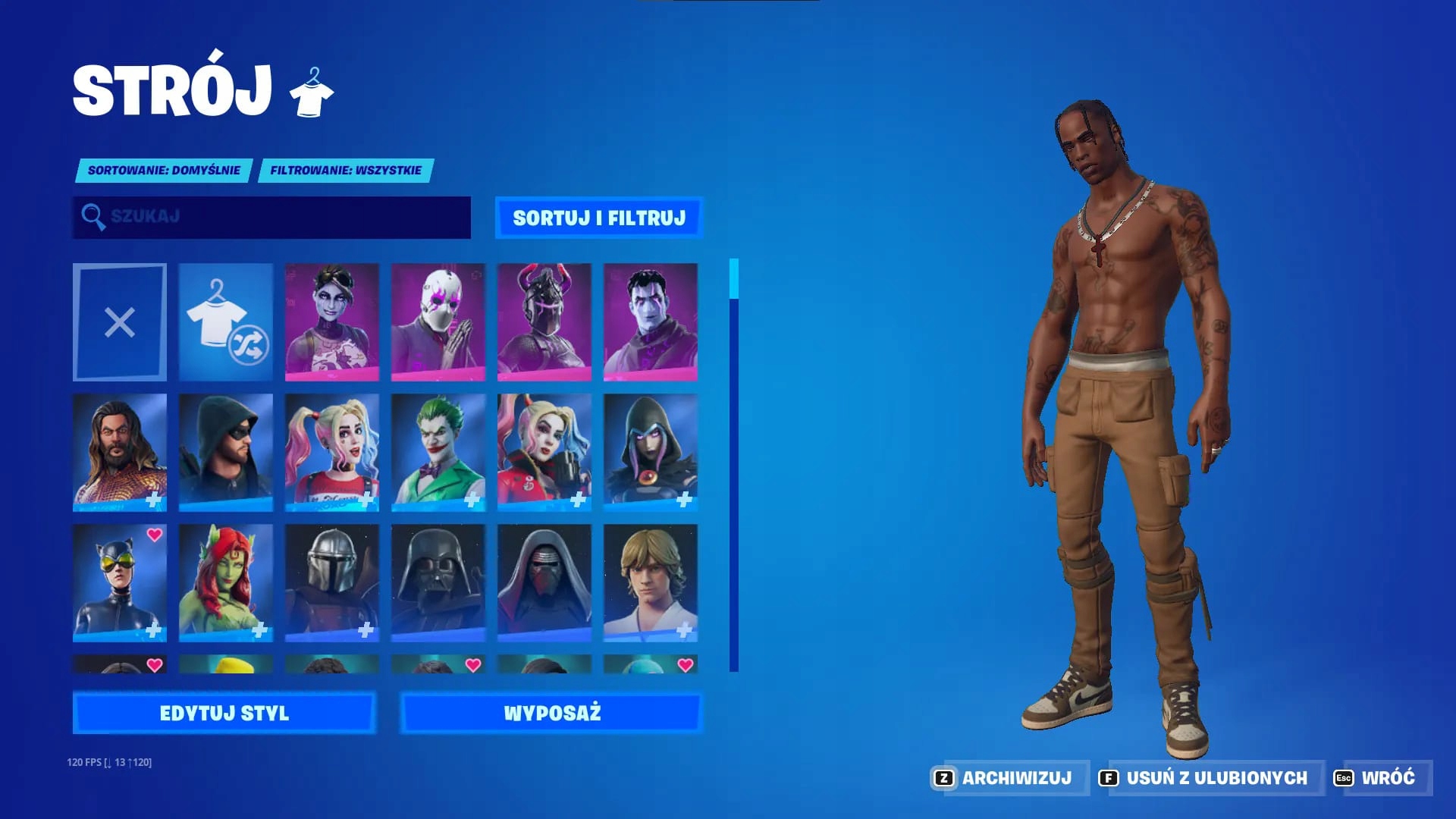Click the WYPOSAŻ button
Screen dimensions: 1456x819
553,713
